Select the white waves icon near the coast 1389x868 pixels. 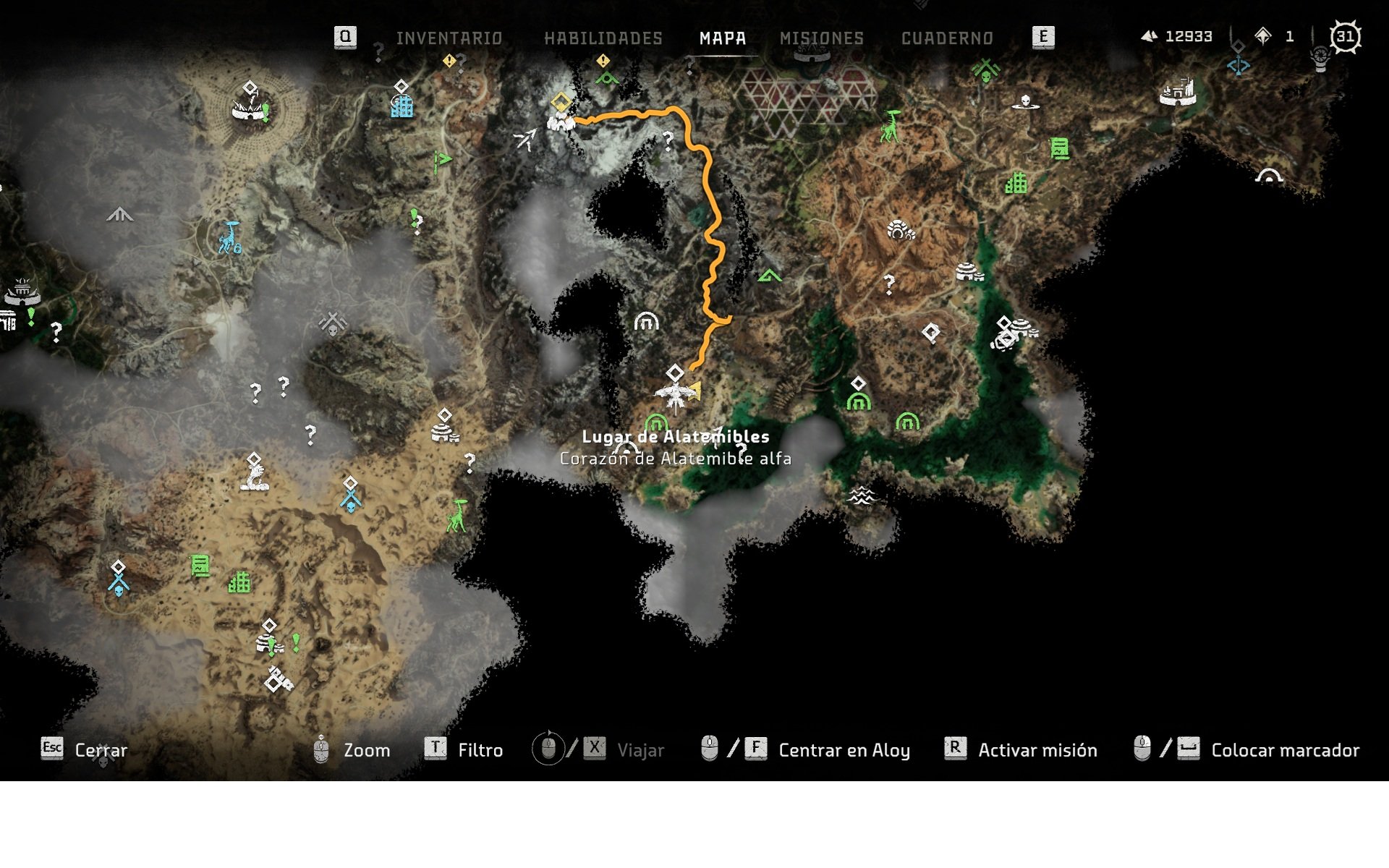[x=861, y=496]
